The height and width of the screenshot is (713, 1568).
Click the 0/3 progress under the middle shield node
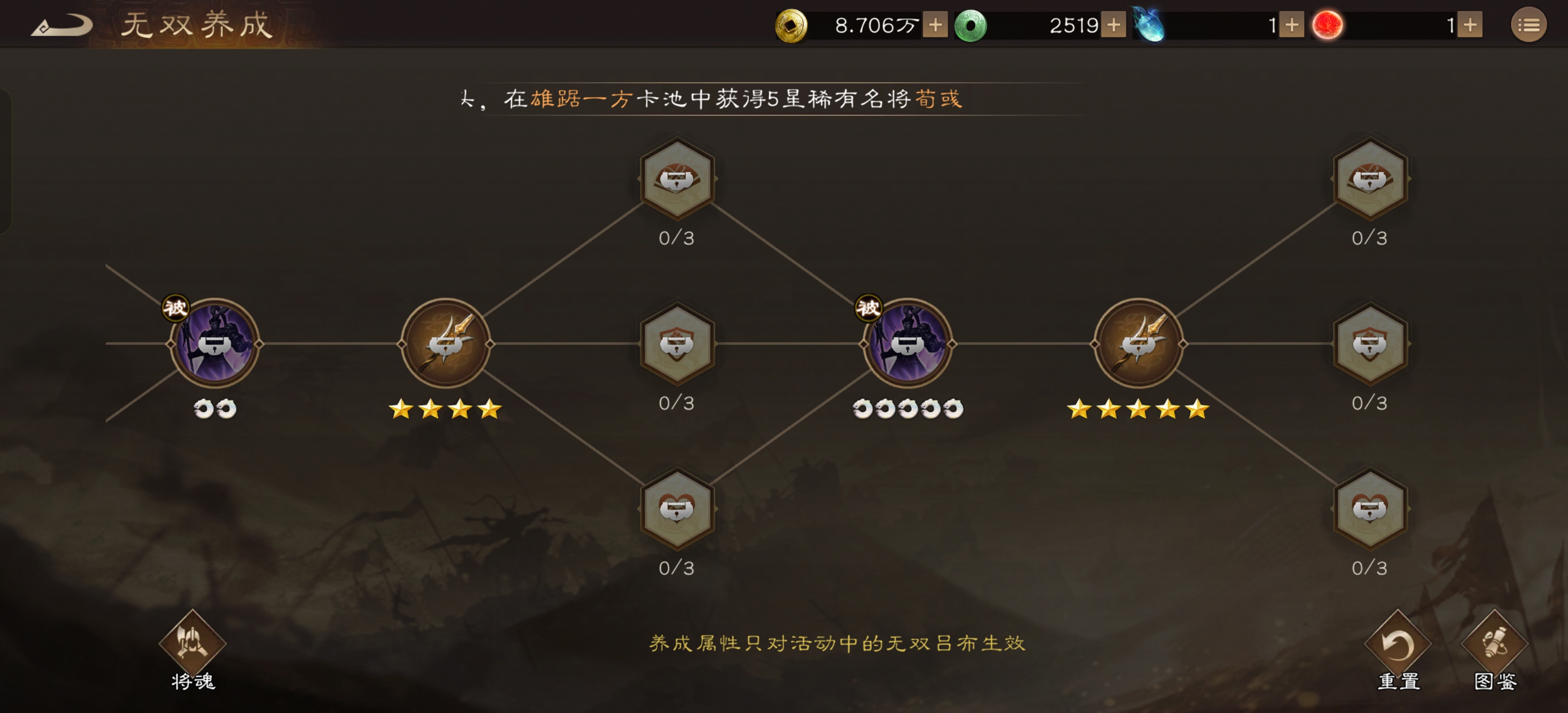678,402
